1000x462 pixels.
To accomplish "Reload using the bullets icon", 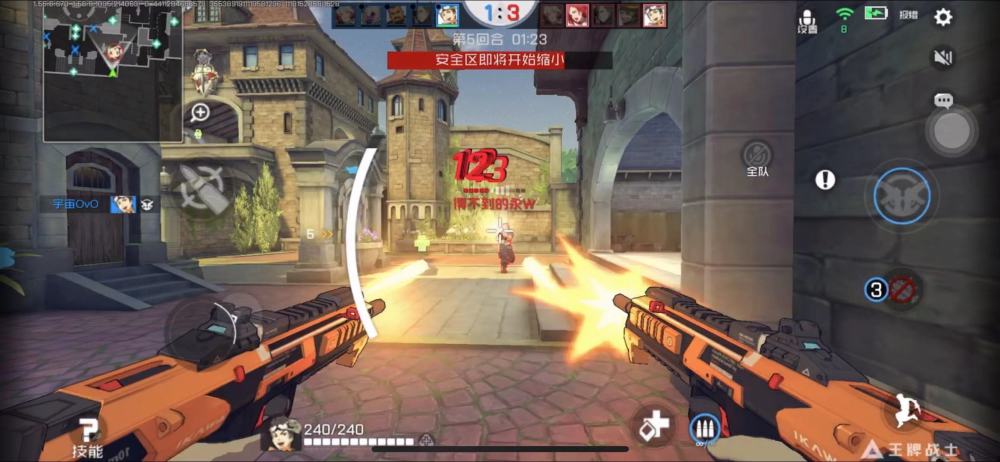I will click(x=706, y=430).
